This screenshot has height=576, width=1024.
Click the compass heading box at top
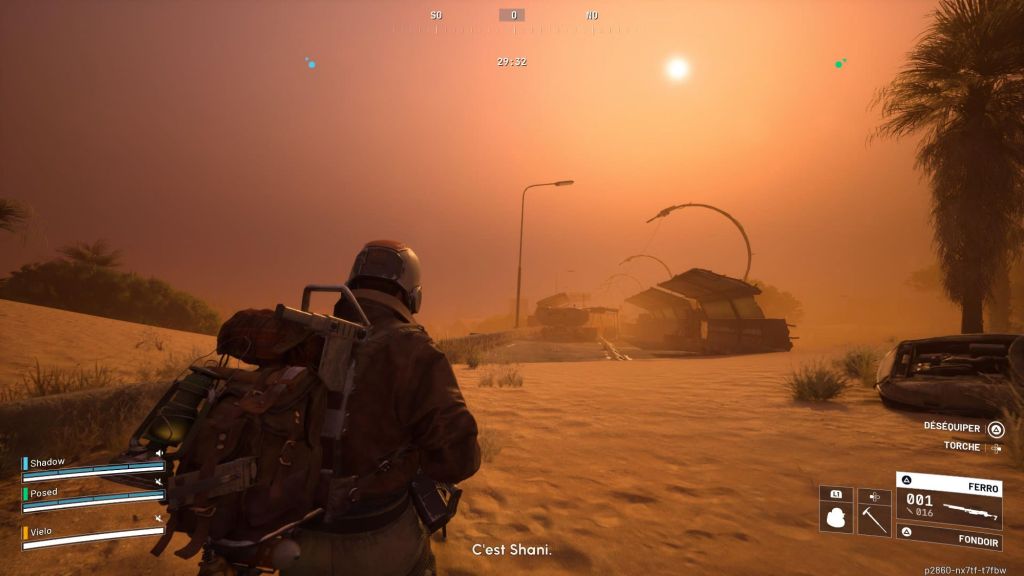512,15
